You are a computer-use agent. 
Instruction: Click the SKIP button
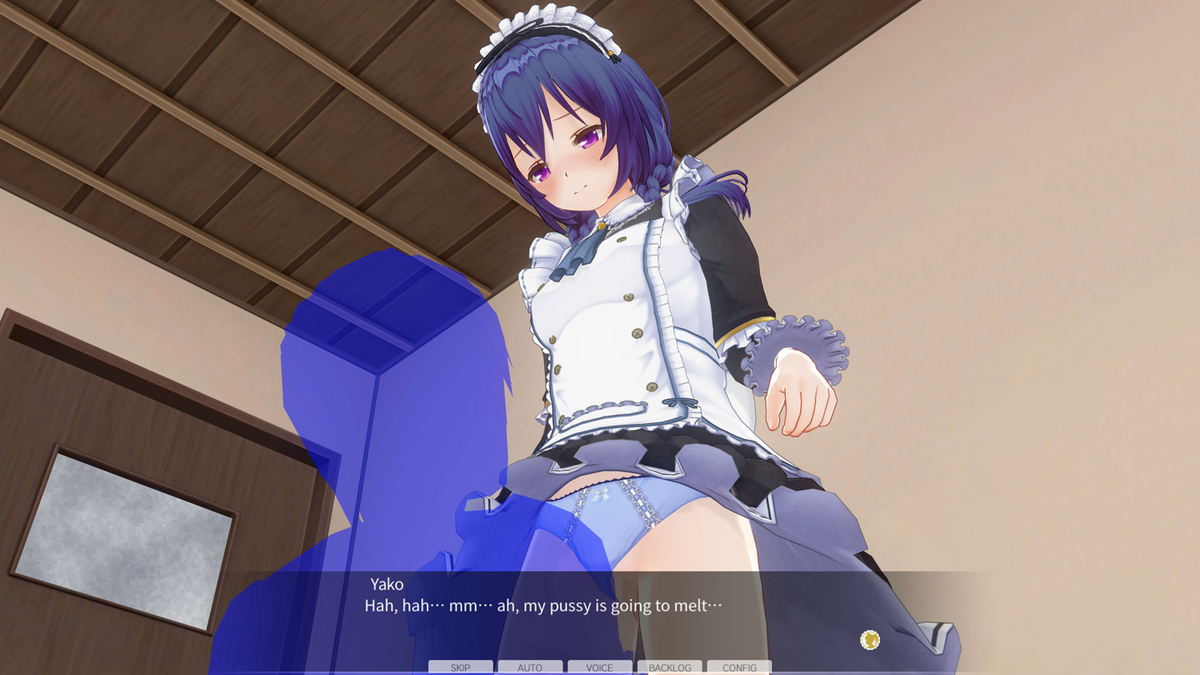point(460,667)
